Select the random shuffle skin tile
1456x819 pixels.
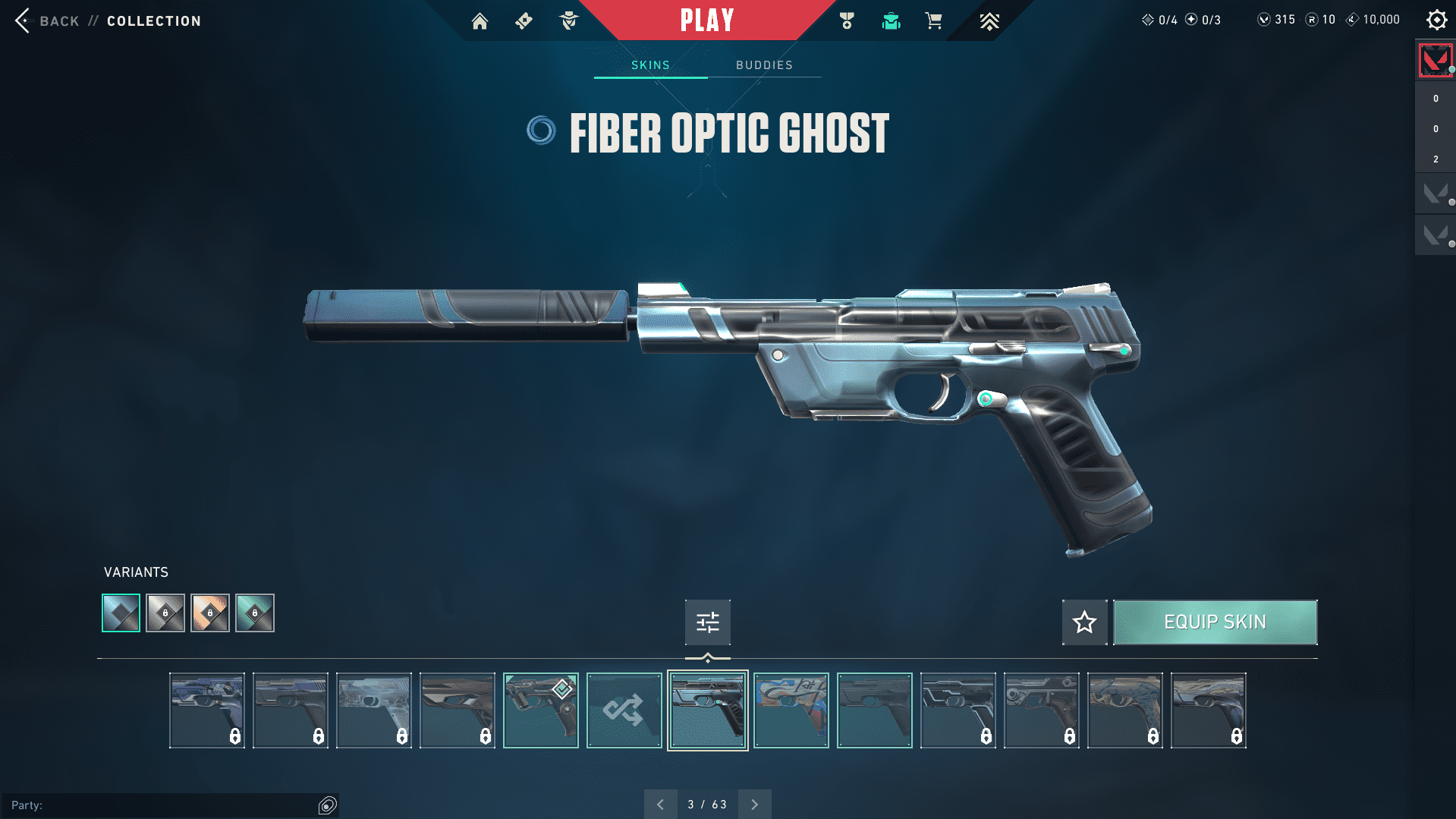(x=624, y=710)
